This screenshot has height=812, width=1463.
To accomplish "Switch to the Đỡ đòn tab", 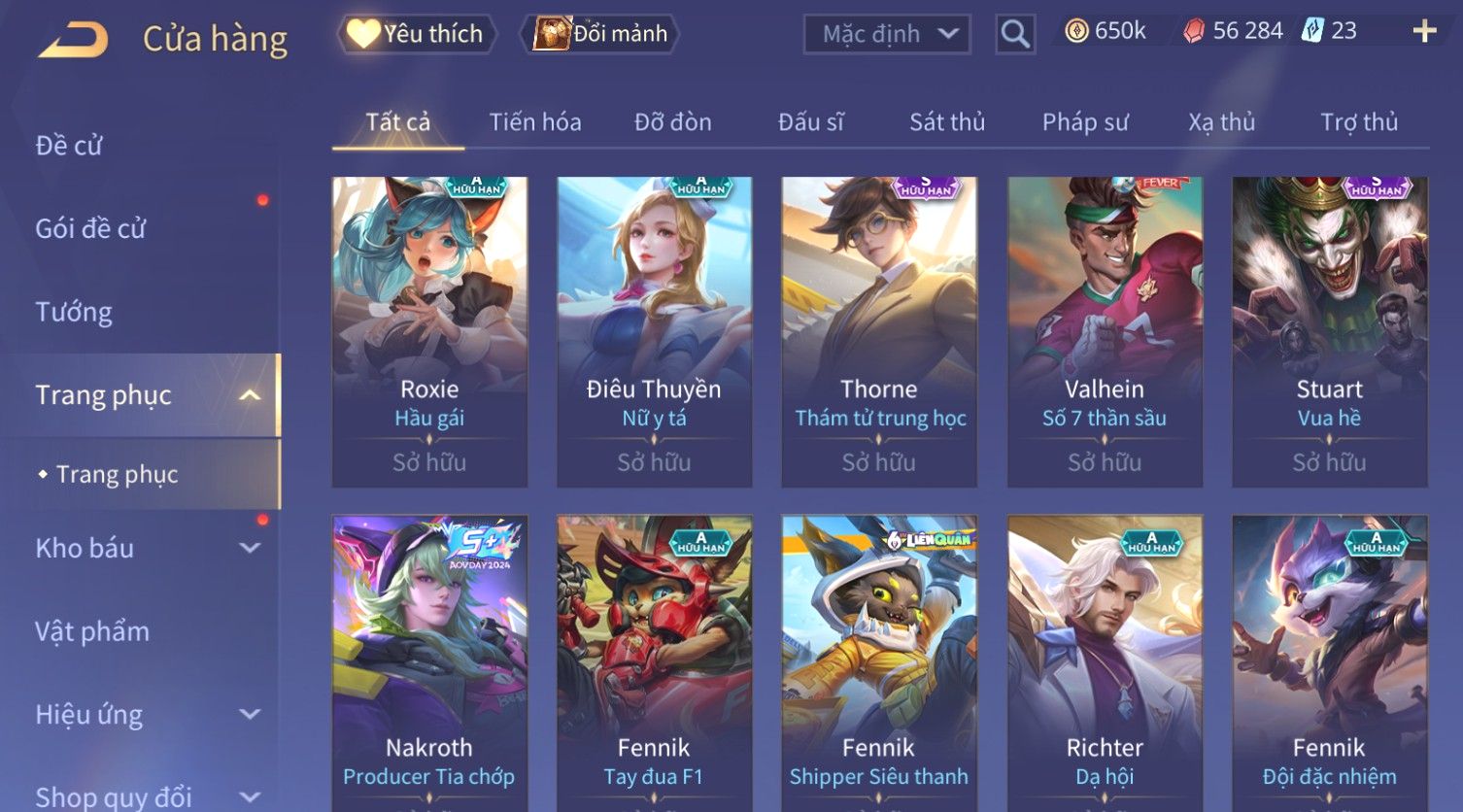I will pos(672,122).
